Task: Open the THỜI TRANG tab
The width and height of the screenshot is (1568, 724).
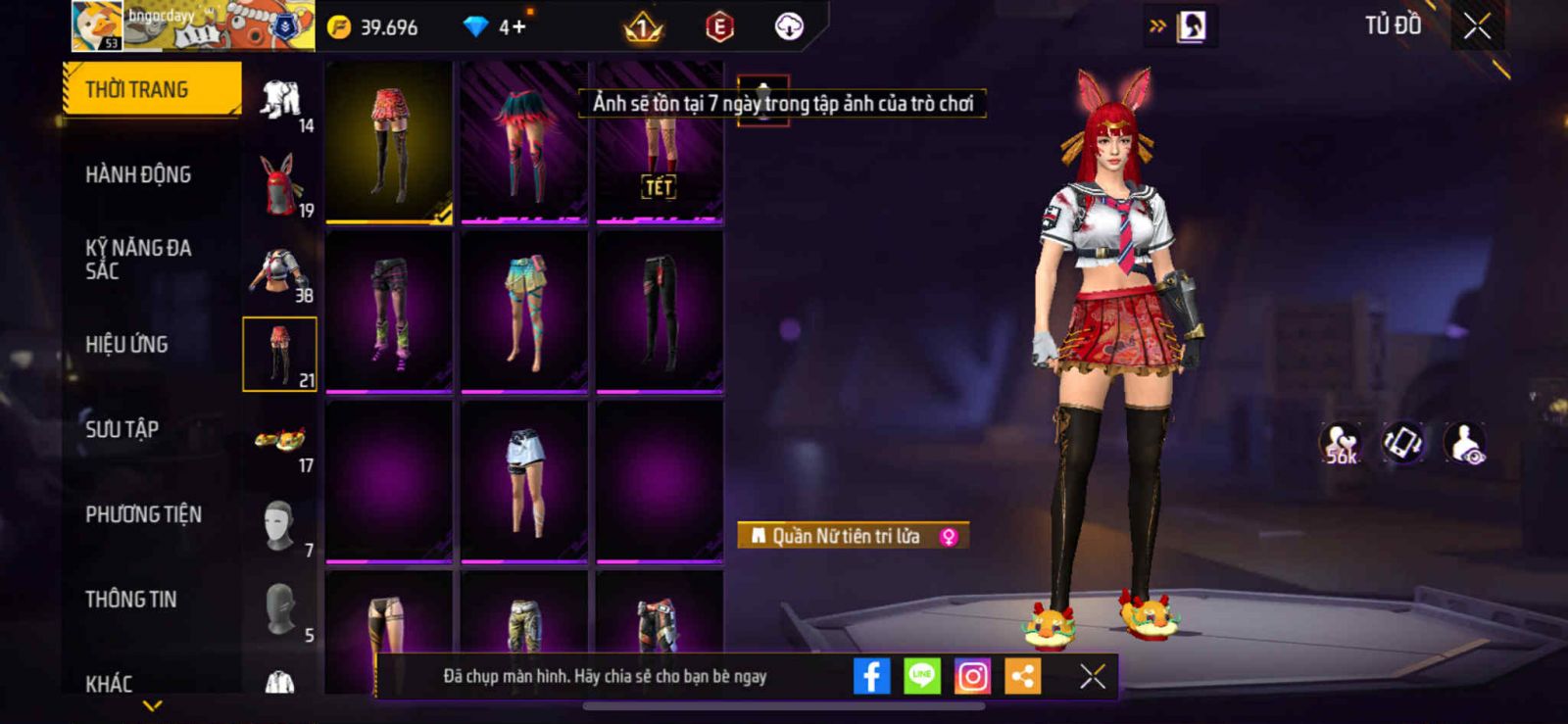Action: 152,89
